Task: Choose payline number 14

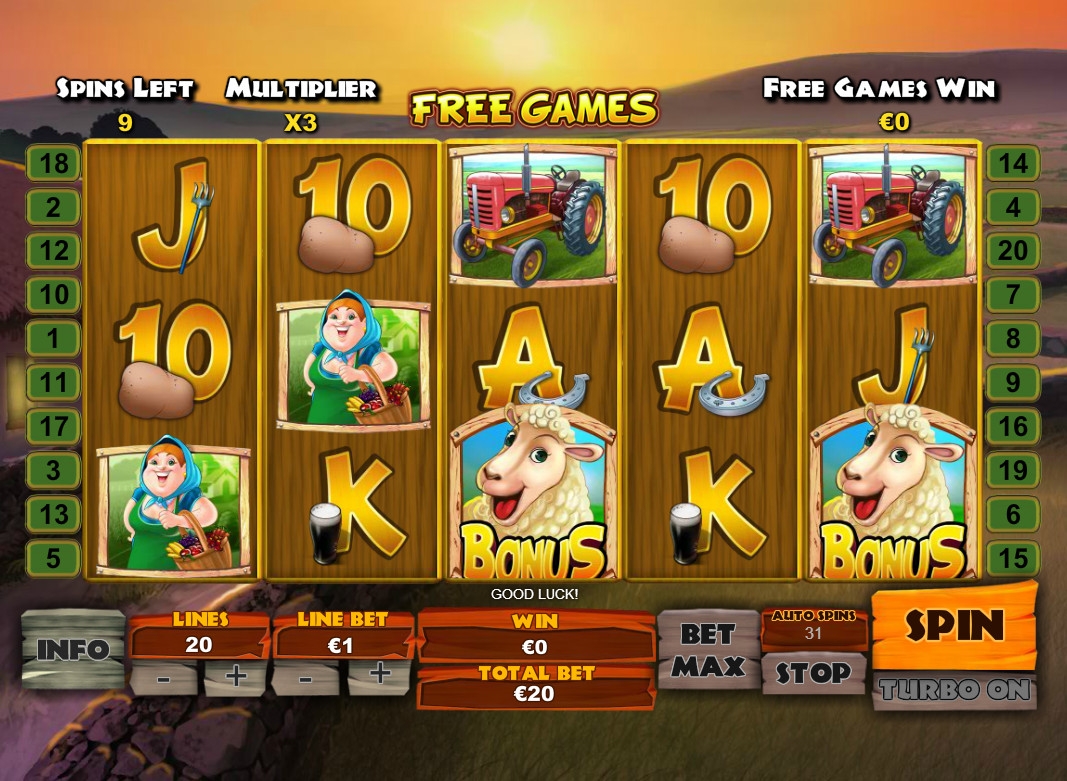Action: [1013, 163]
